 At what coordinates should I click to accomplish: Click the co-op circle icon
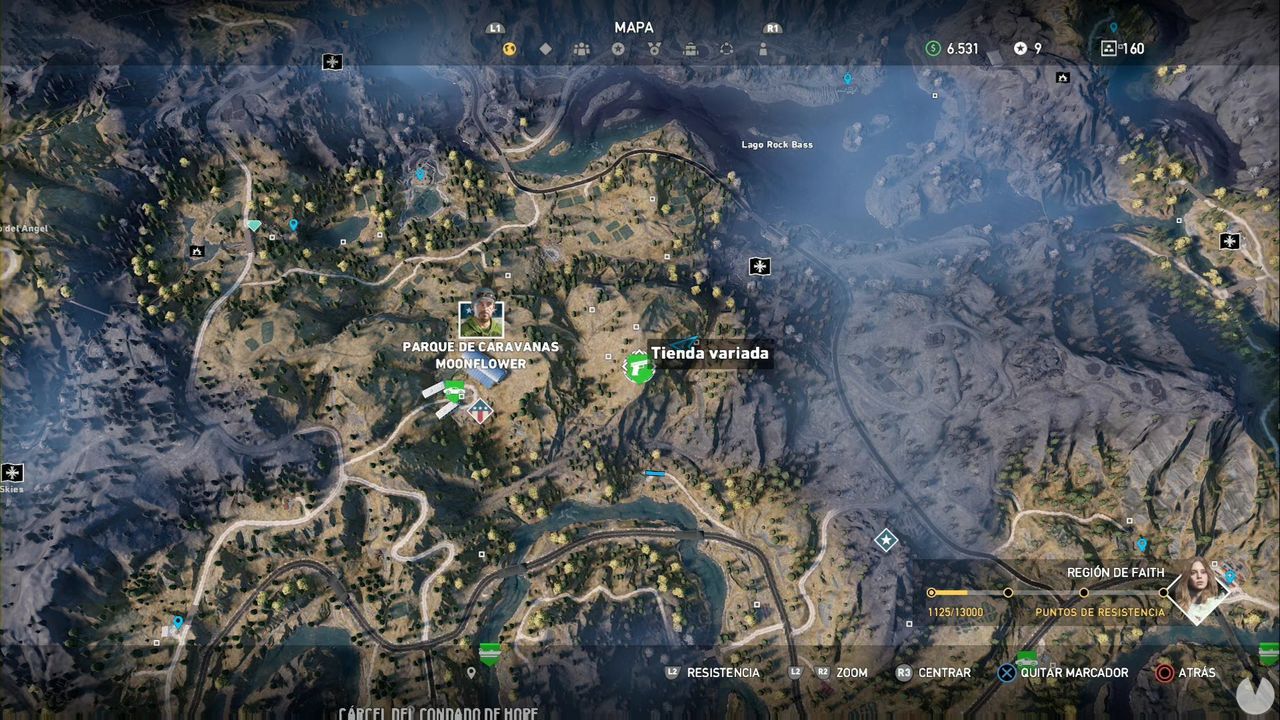[727, 48]
